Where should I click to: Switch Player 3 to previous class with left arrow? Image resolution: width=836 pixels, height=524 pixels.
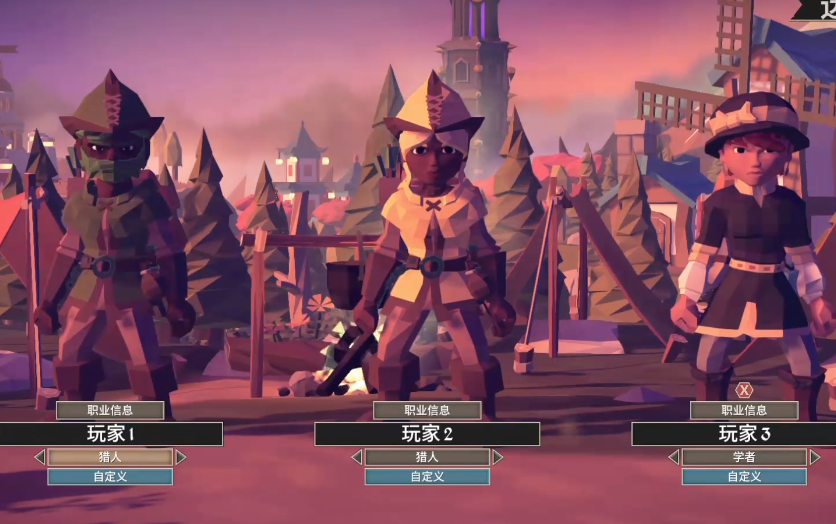pos(673,457)
